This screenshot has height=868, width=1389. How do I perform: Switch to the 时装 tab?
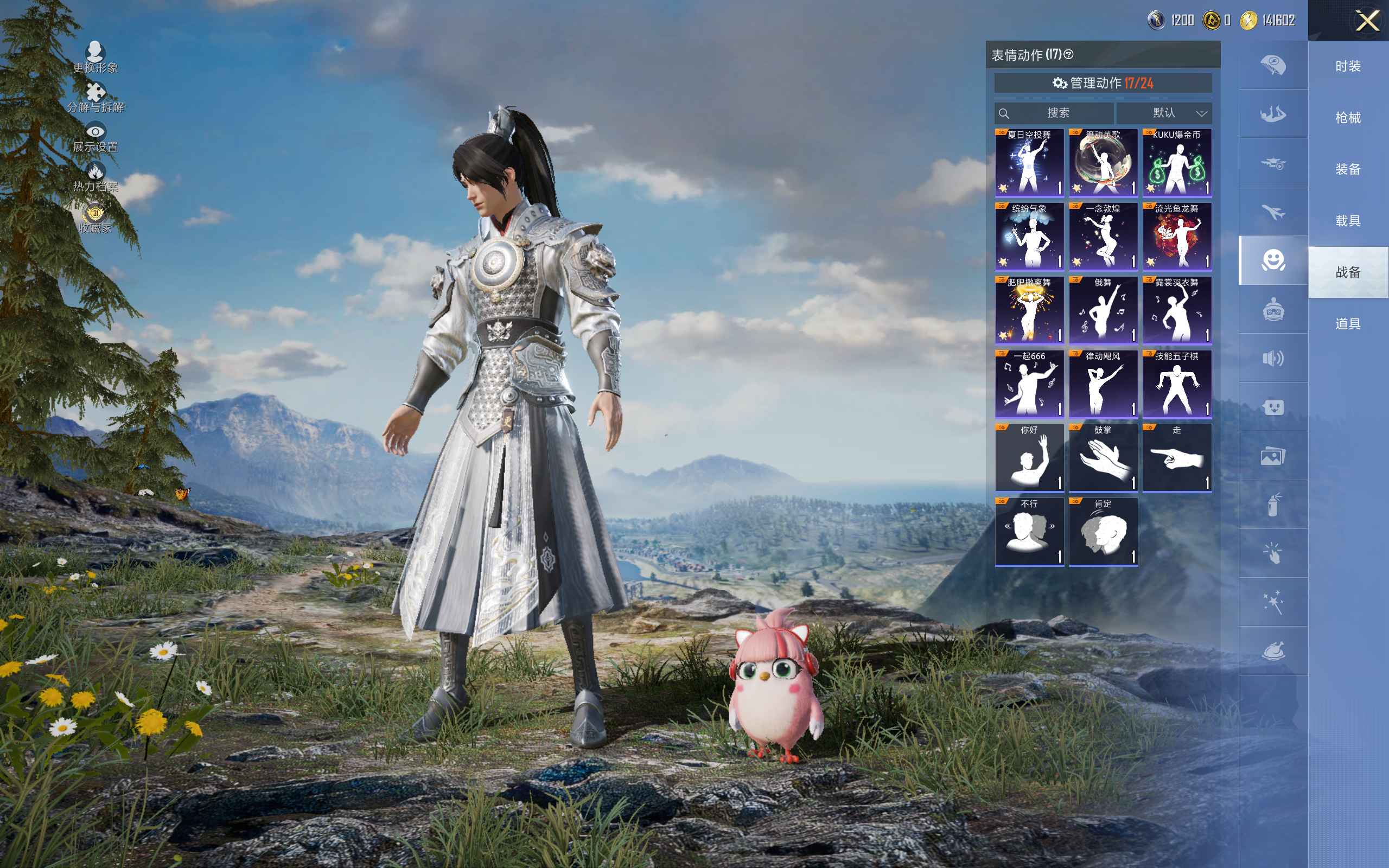tap(1348, 67)
